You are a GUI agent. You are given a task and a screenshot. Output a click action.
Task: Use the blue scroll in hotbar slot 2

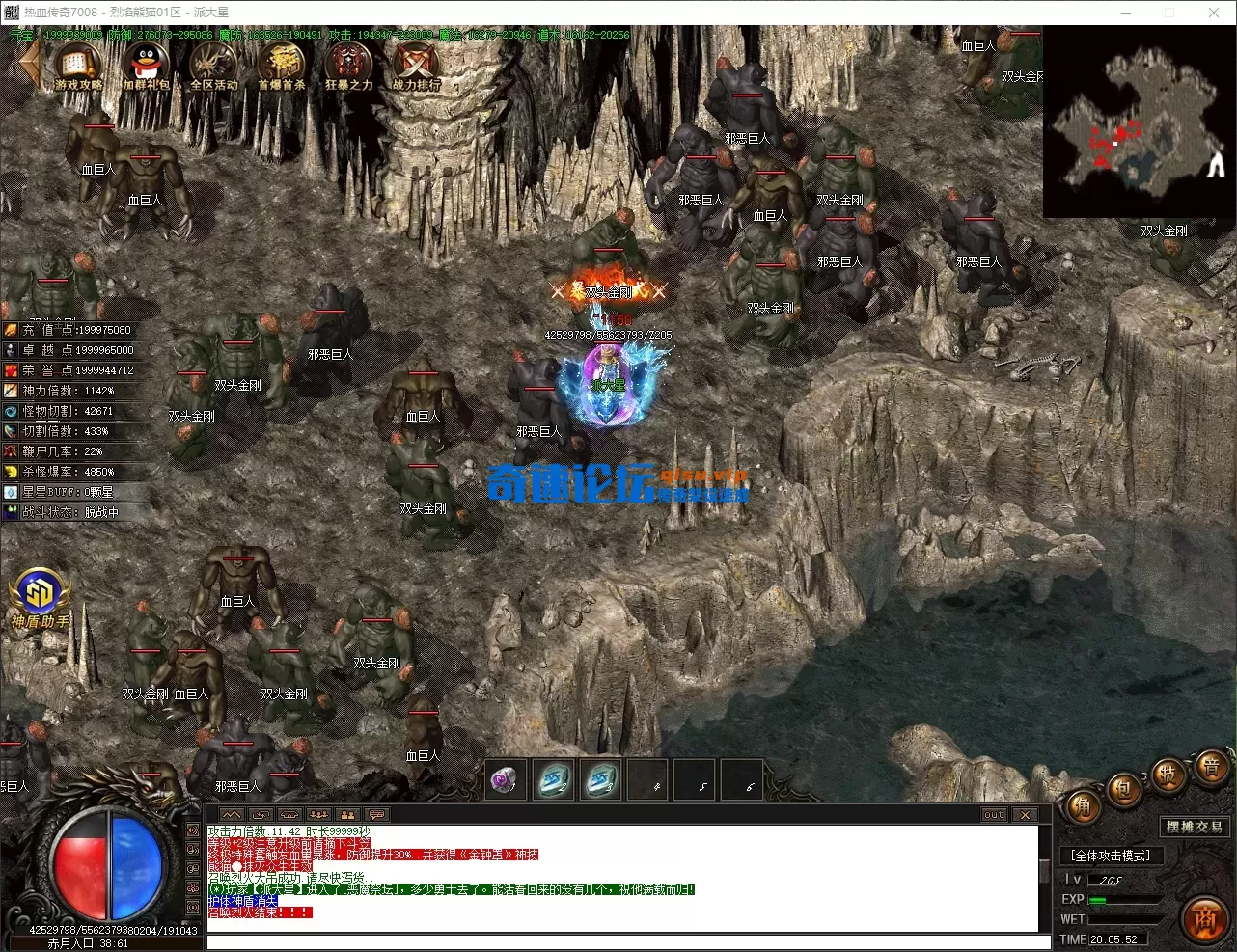(555, 780)
